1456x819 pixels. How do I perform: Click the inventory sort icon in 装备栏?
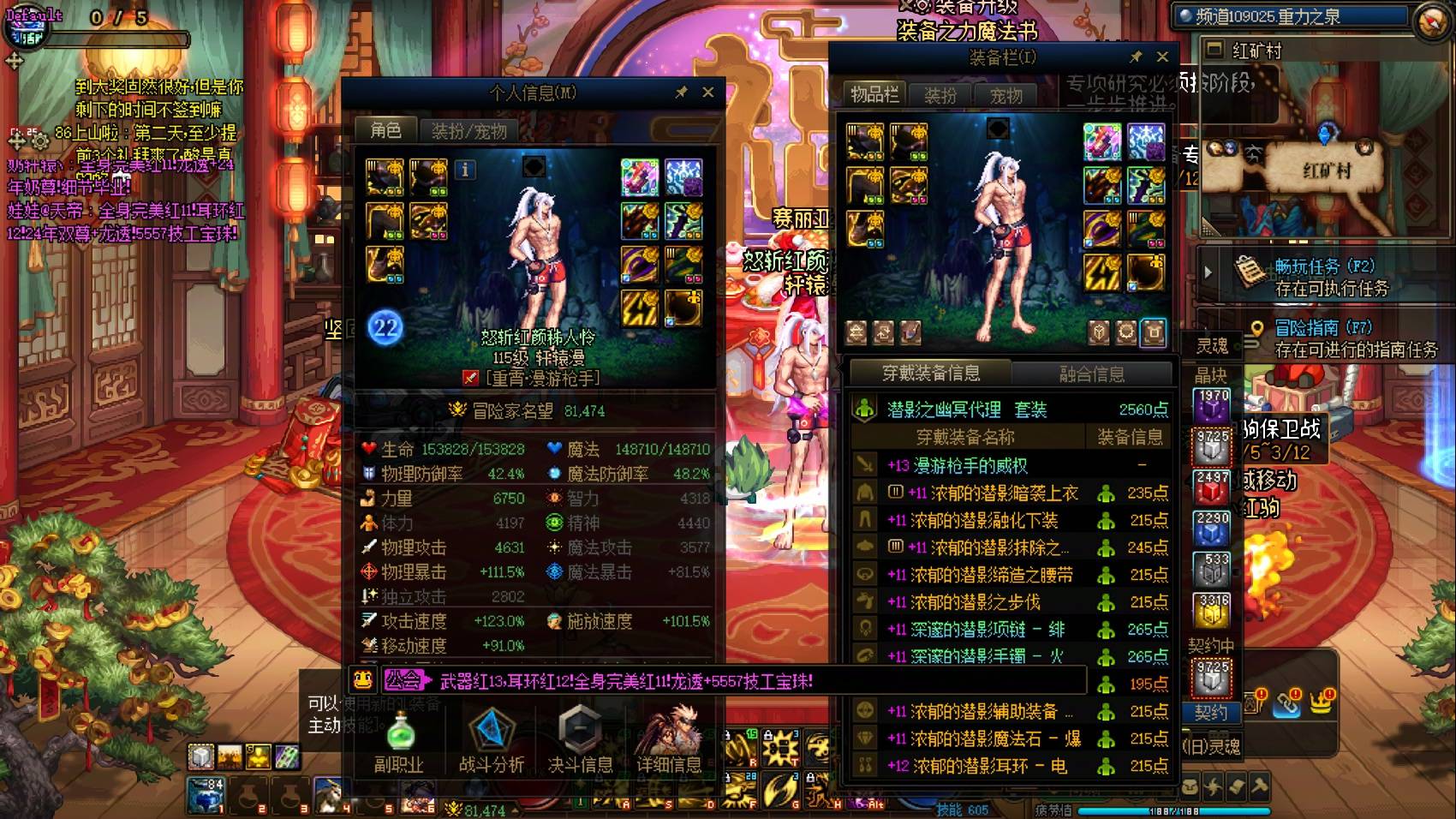click(857, 333)
